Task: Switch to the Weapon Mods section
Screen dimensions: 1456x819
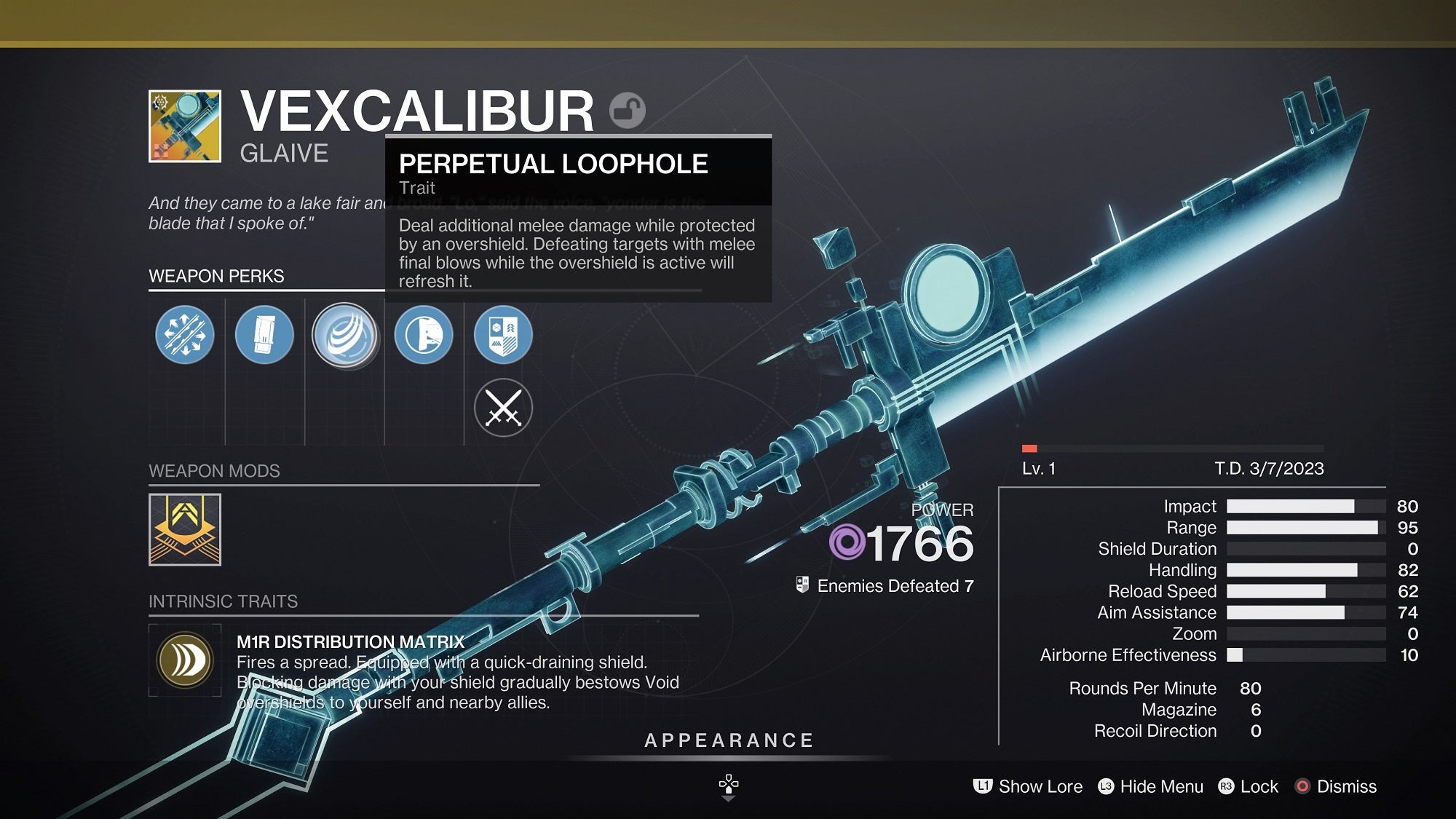Action: 213,470
